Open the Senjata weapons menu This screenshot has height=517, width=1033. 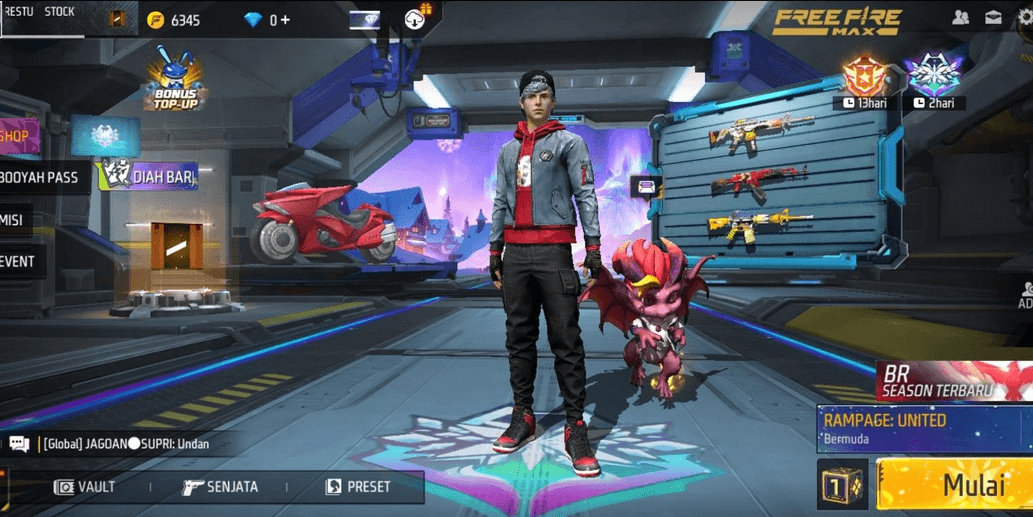(220, 487)
